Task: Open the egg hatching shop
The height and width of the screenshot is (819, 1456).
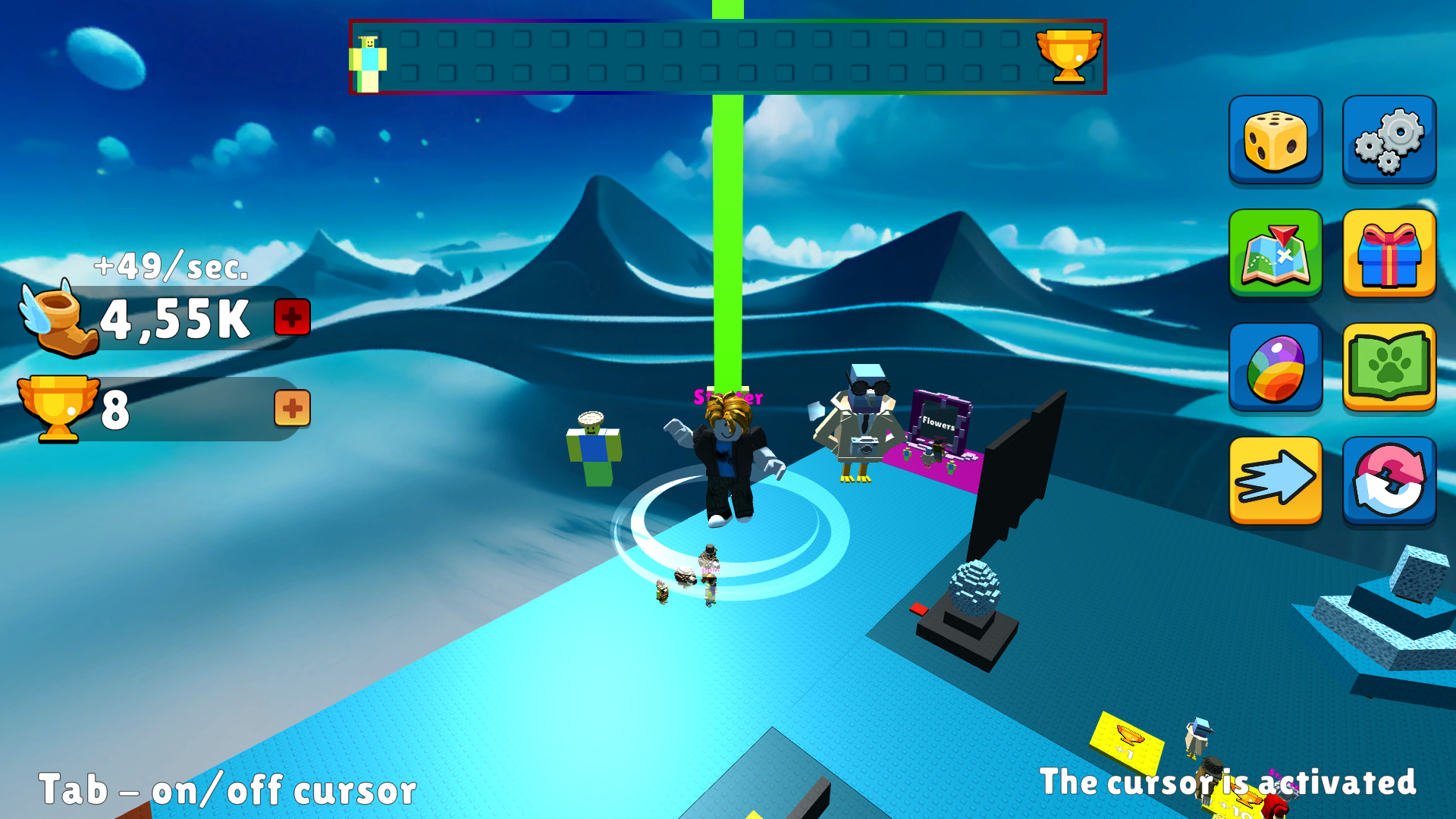Action: 1276,369
